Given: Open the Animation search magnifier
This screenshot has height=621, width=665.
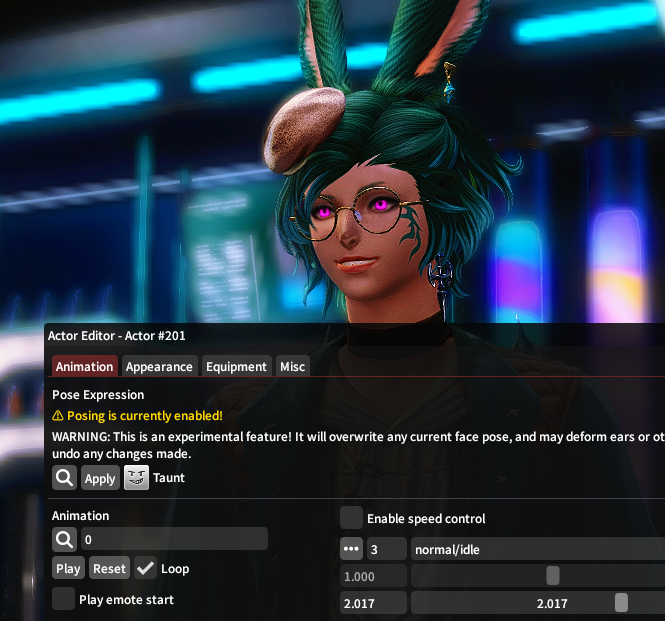Looking at the screenshot, I should 64,539.
